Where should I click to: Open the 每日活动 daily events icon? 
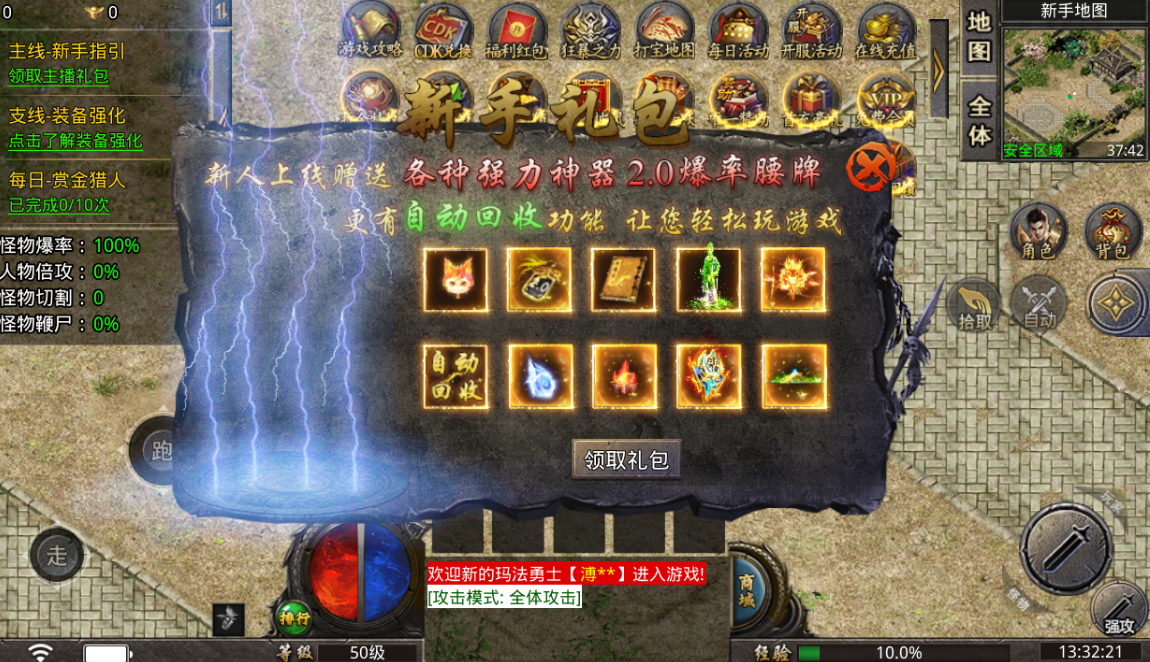738,32
